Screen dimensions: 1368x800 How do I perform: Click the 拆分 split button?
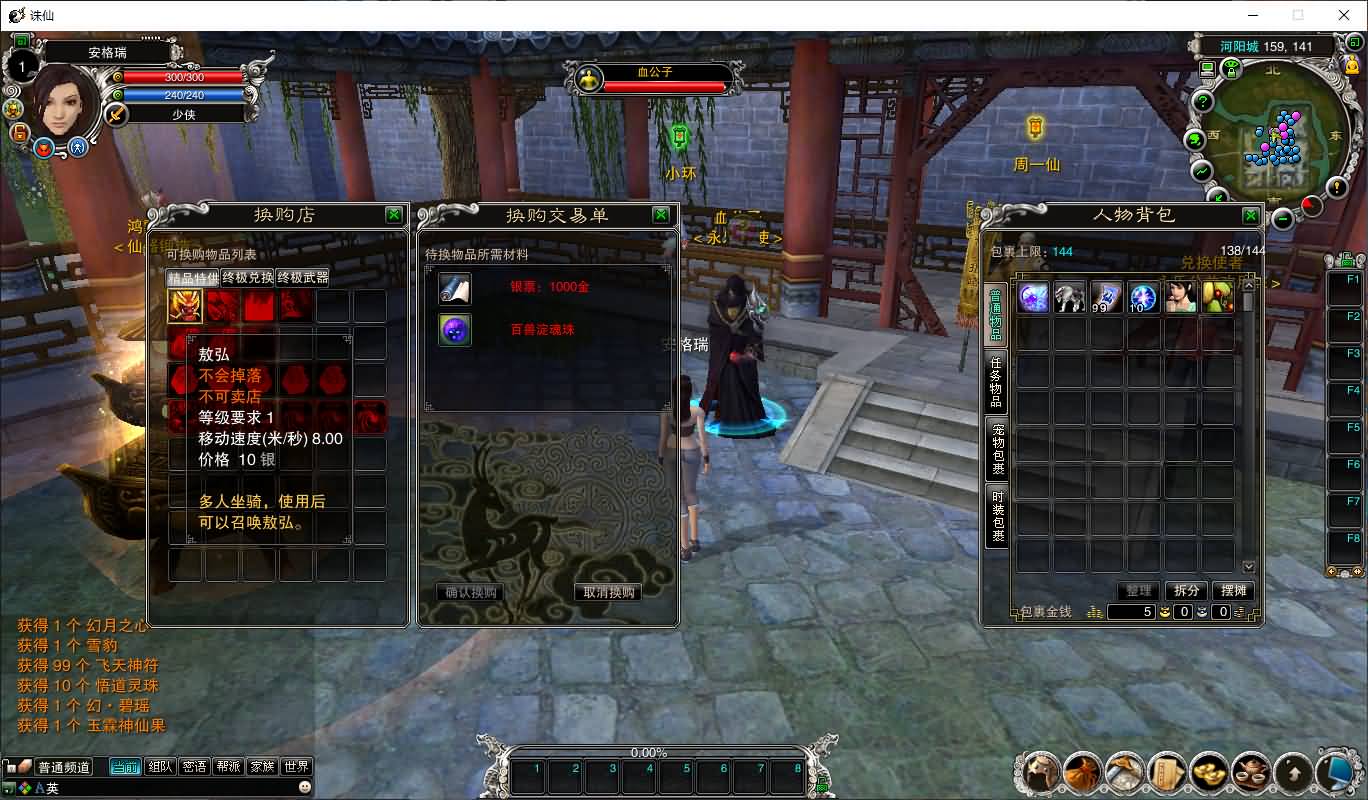[1187, 591]
